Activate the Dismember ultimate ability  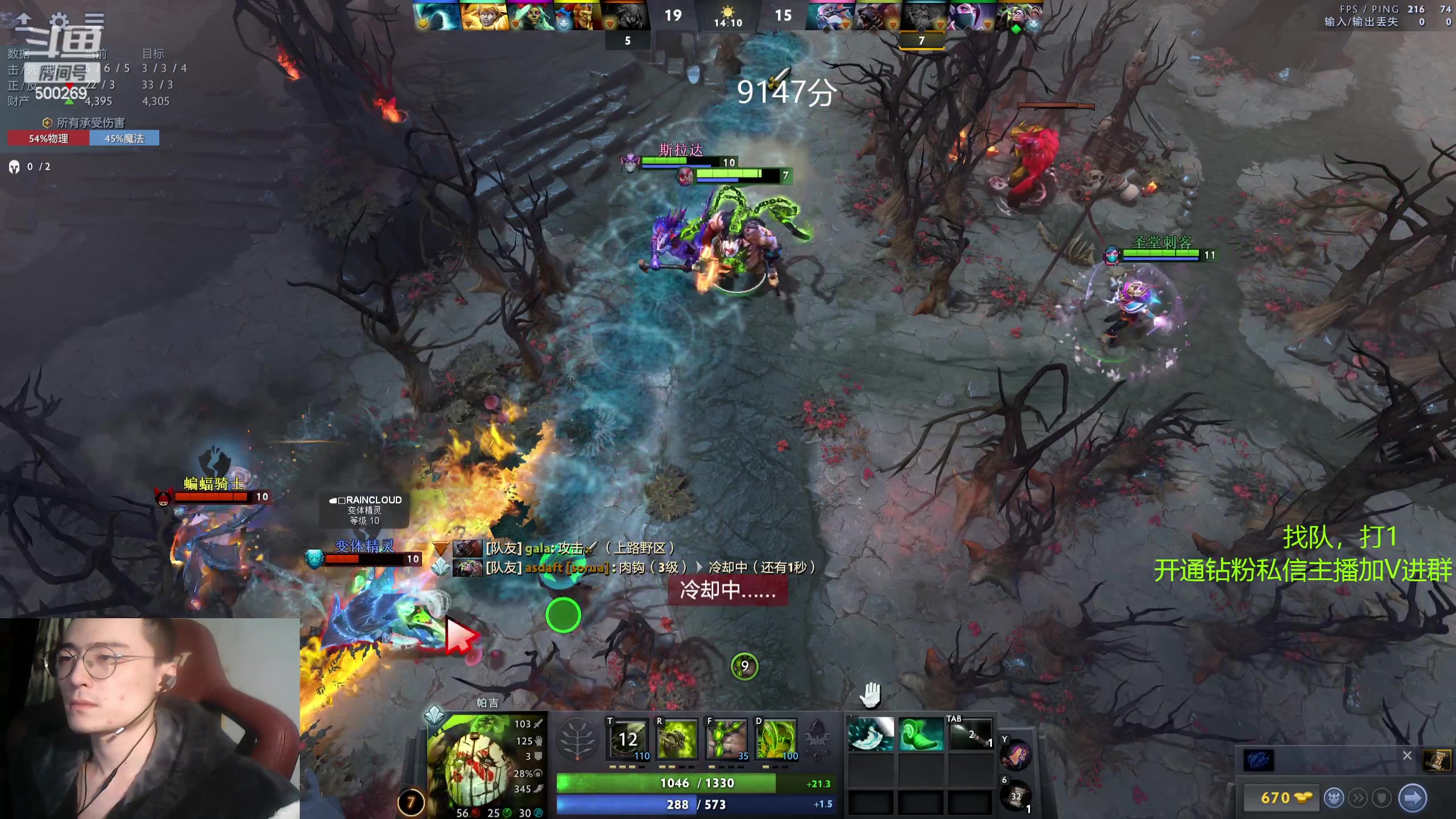coord(776,739)
